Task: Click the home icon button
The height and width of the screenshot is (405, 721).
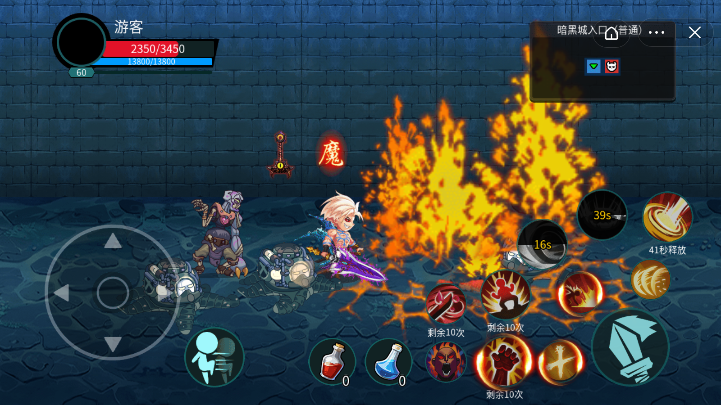Action: [611, 32]
